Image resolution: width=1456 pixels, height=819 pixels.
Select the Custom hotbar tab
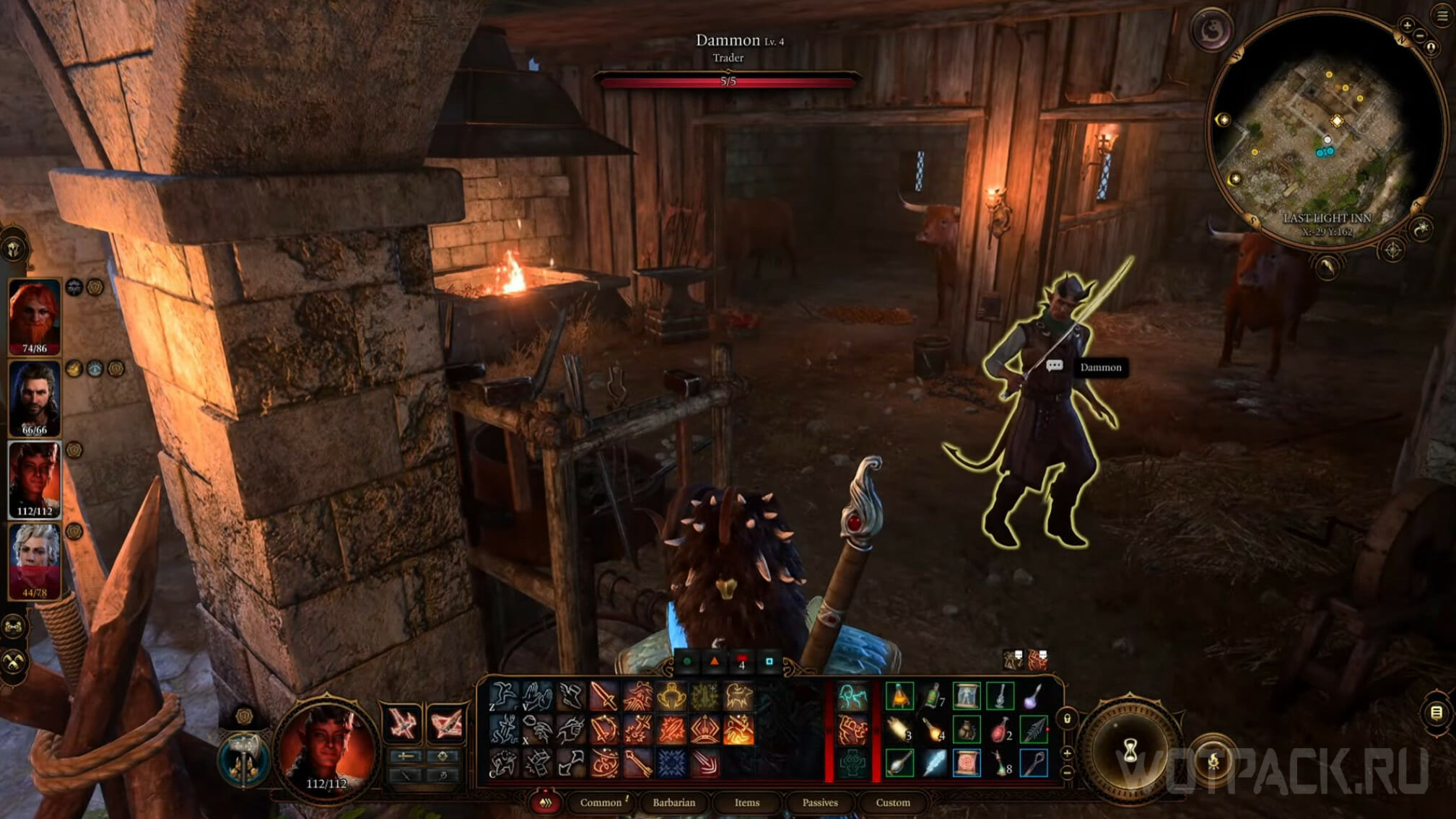[892, 802]
